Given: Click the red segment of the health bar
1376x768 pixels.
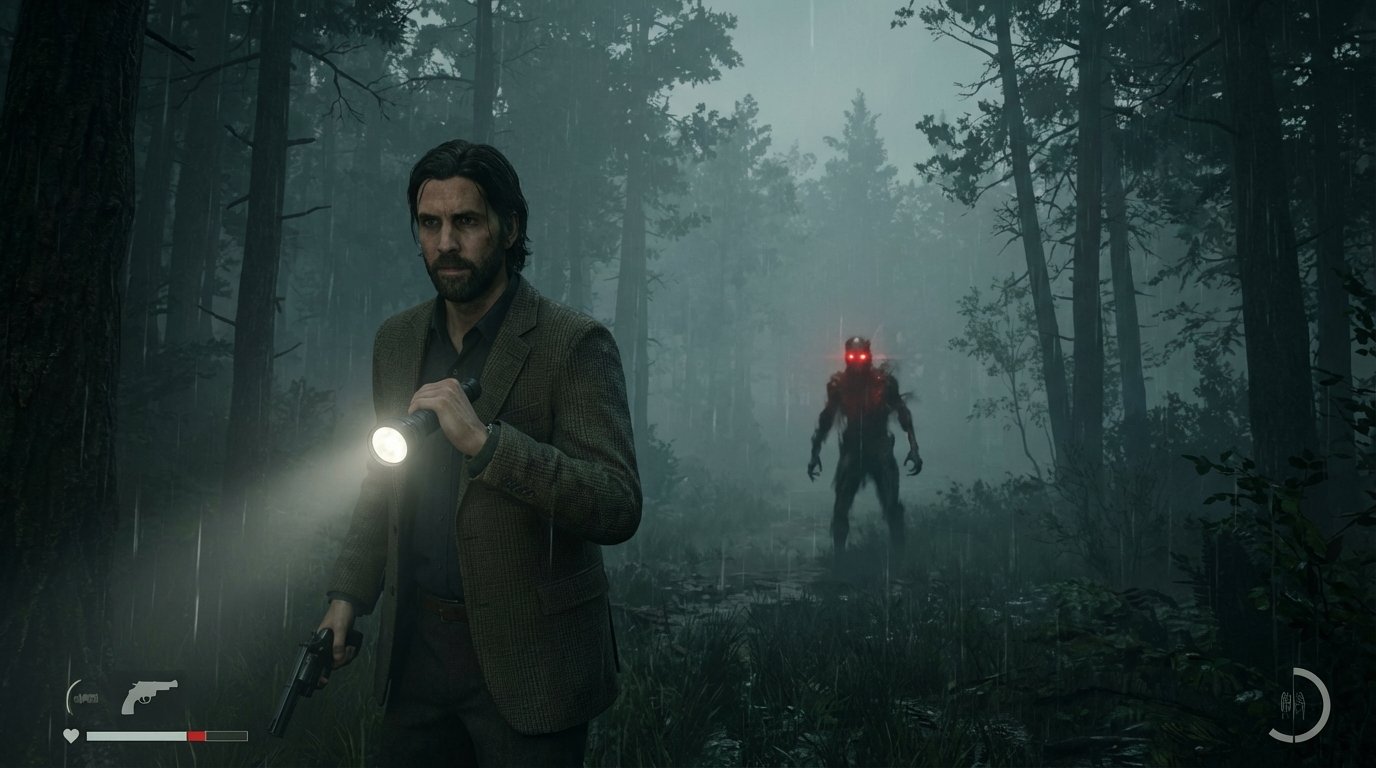Looking at the screenshot, I should coord(197,735).
